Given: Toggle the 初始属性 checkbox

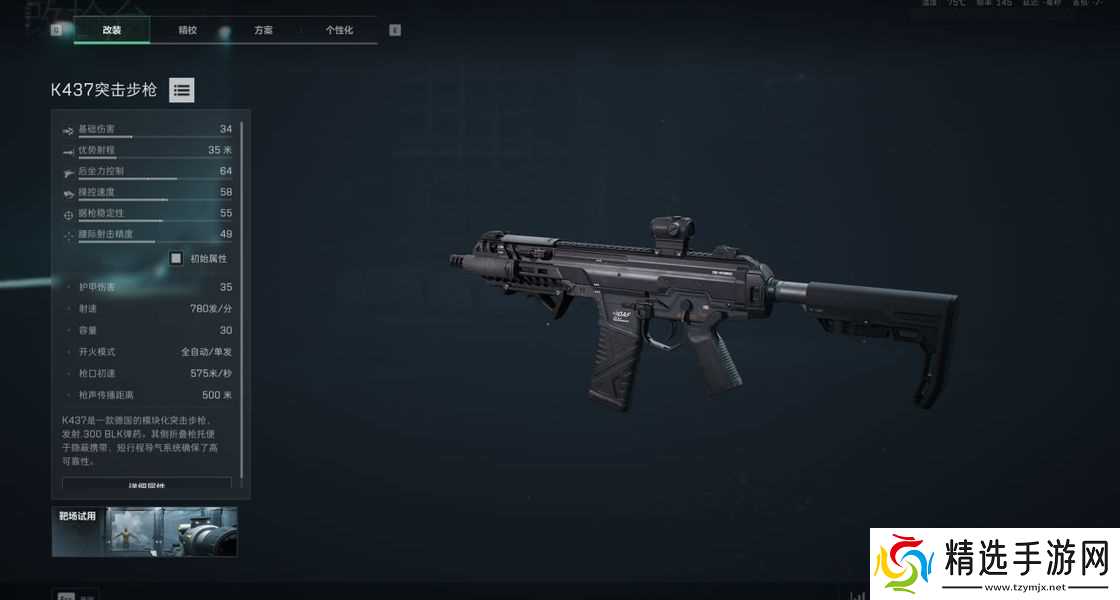Looking at the screenshot, I should 176,258.
